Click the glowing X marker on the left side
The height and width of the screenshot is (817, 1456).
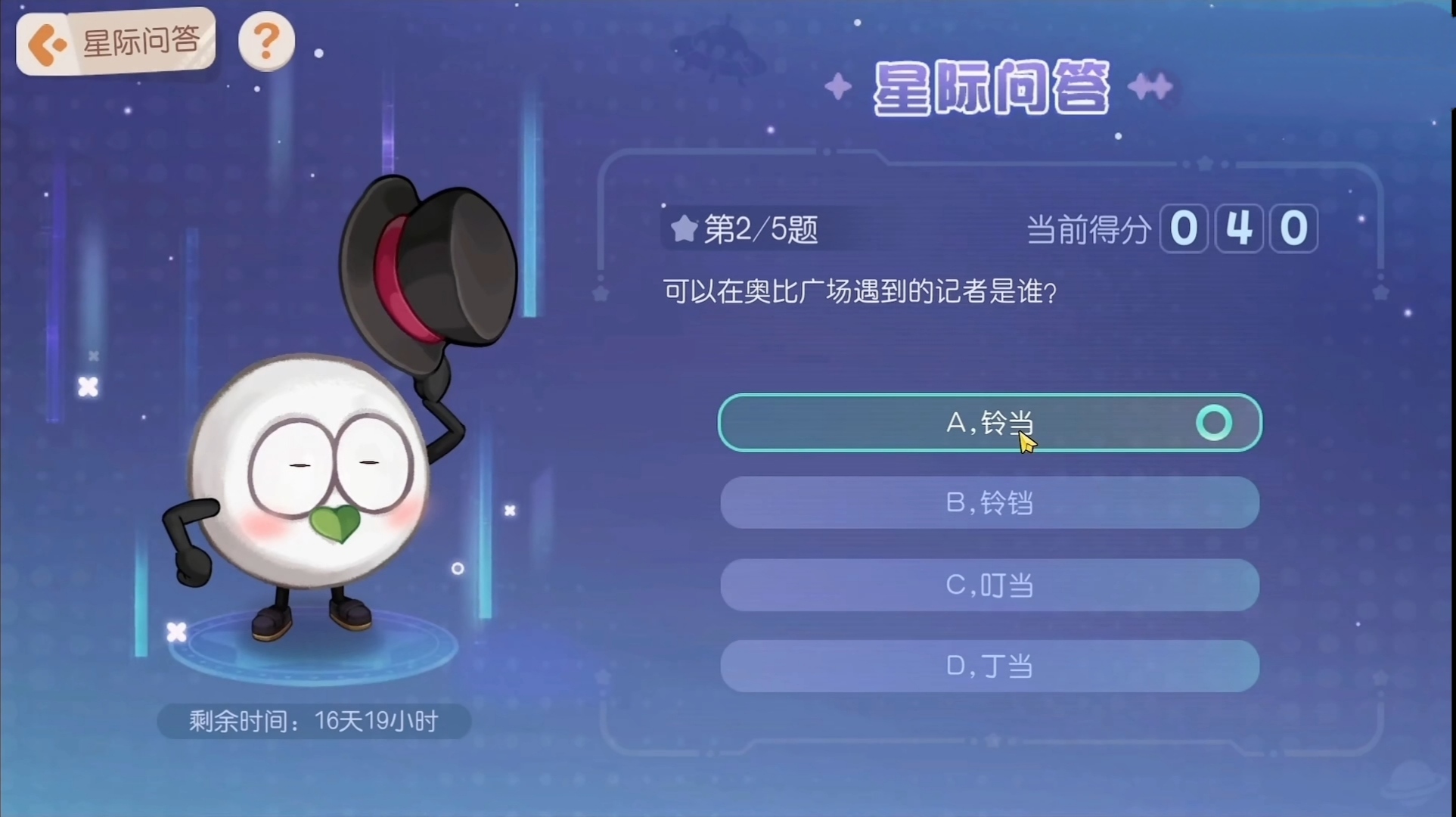pyautogui.click(x=88, y=388)
